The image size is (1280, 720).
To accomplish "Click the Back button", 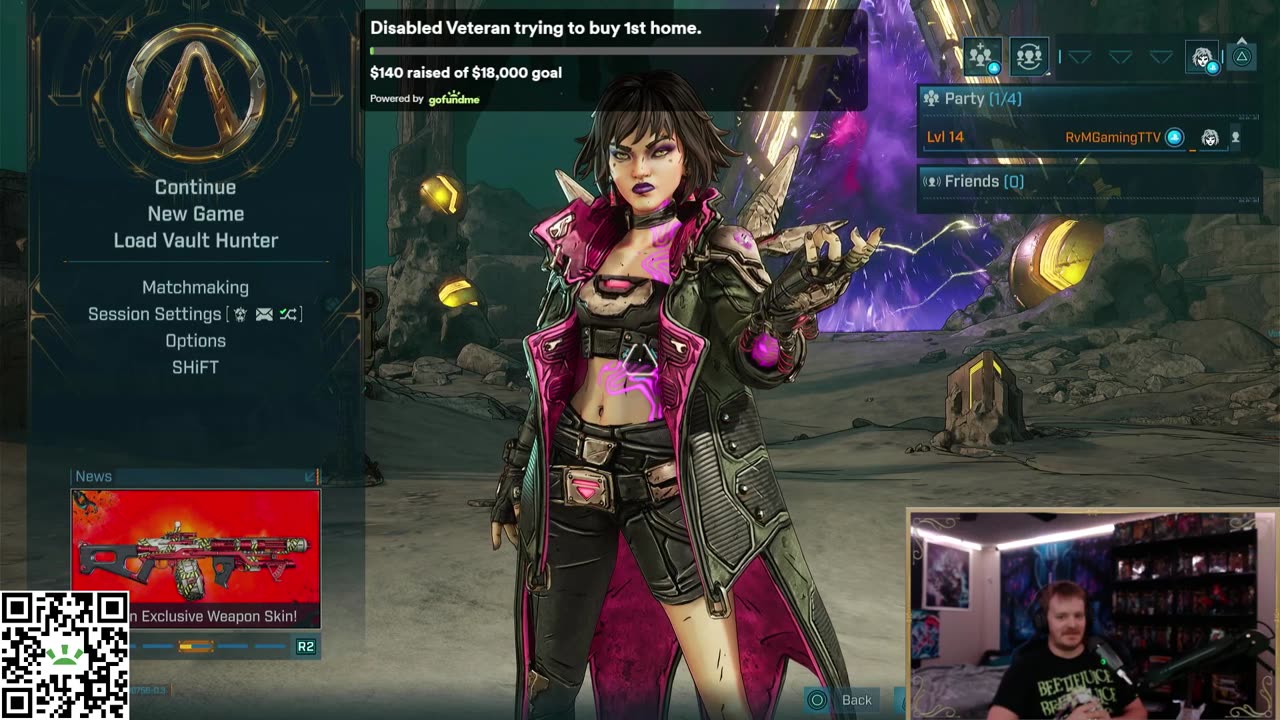I will pyautogui.click(x=843, y=700).
